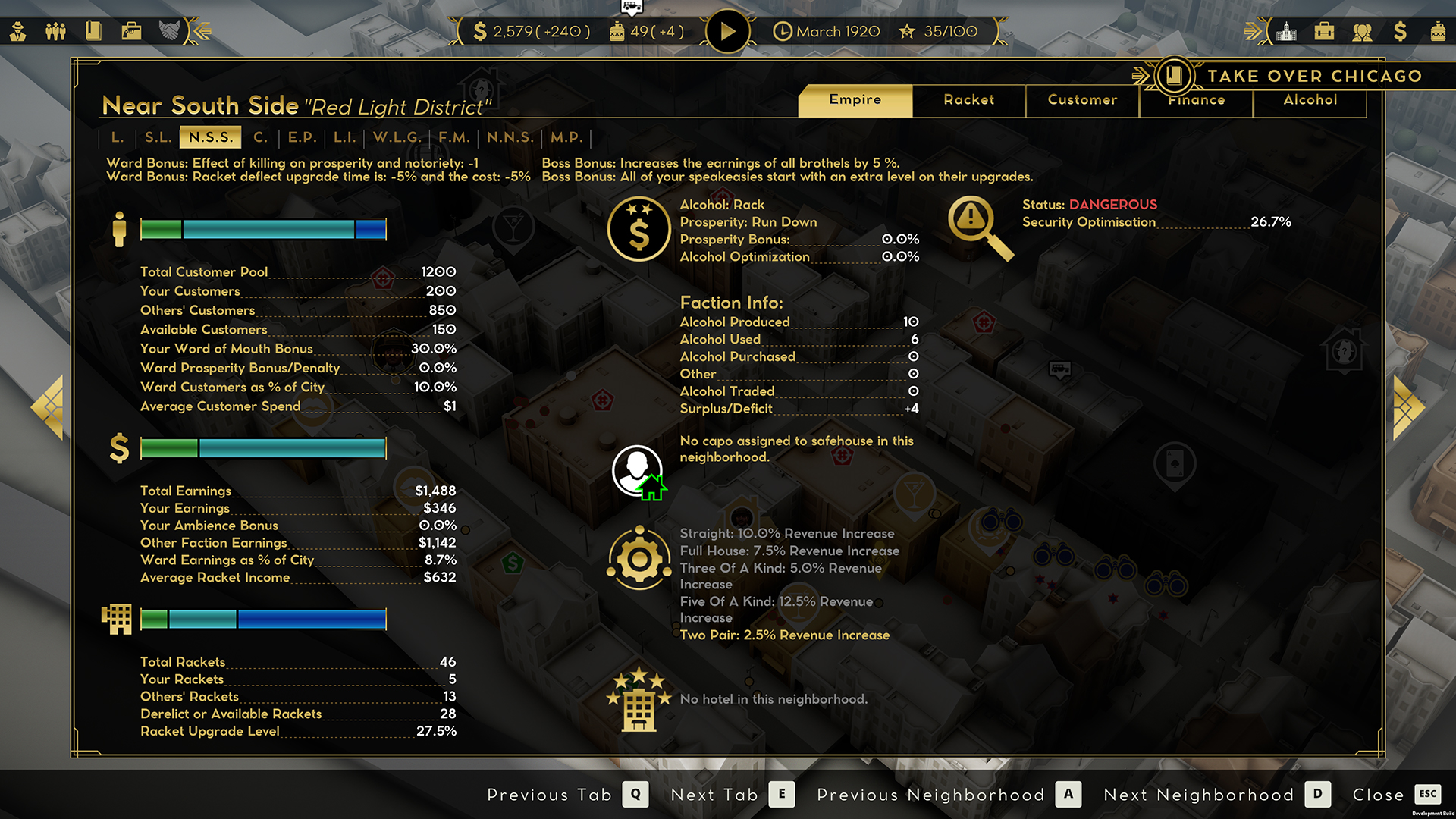Click the capo safehouse assignment icon
The image size is (1456, 819).
639,470
